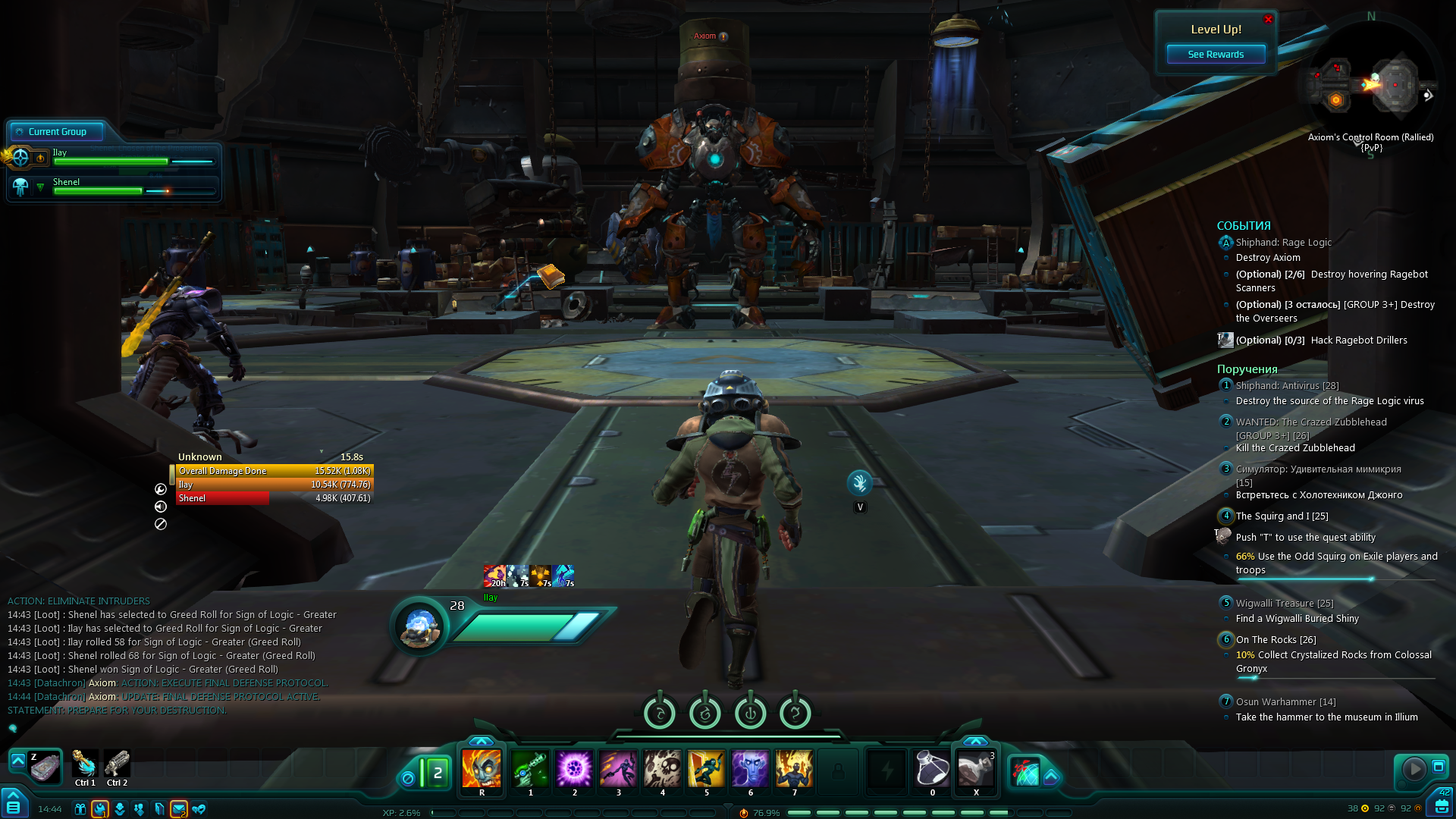Click the Shiphand: Rage Logic event title
The height and width of the screenshot is (819, 1456).
tap(1283, 243)
